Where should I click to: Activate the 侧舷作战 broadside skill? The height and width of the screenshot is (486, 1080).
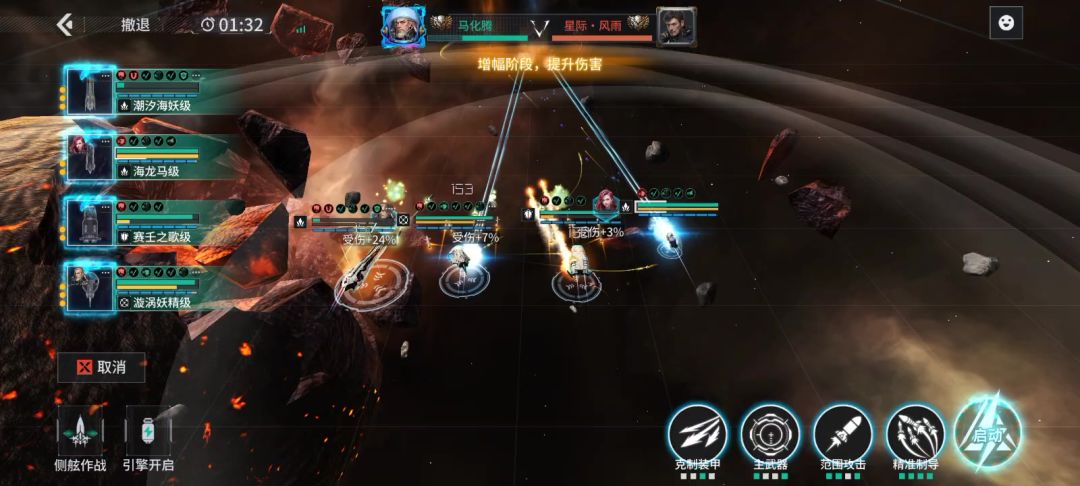80,432
